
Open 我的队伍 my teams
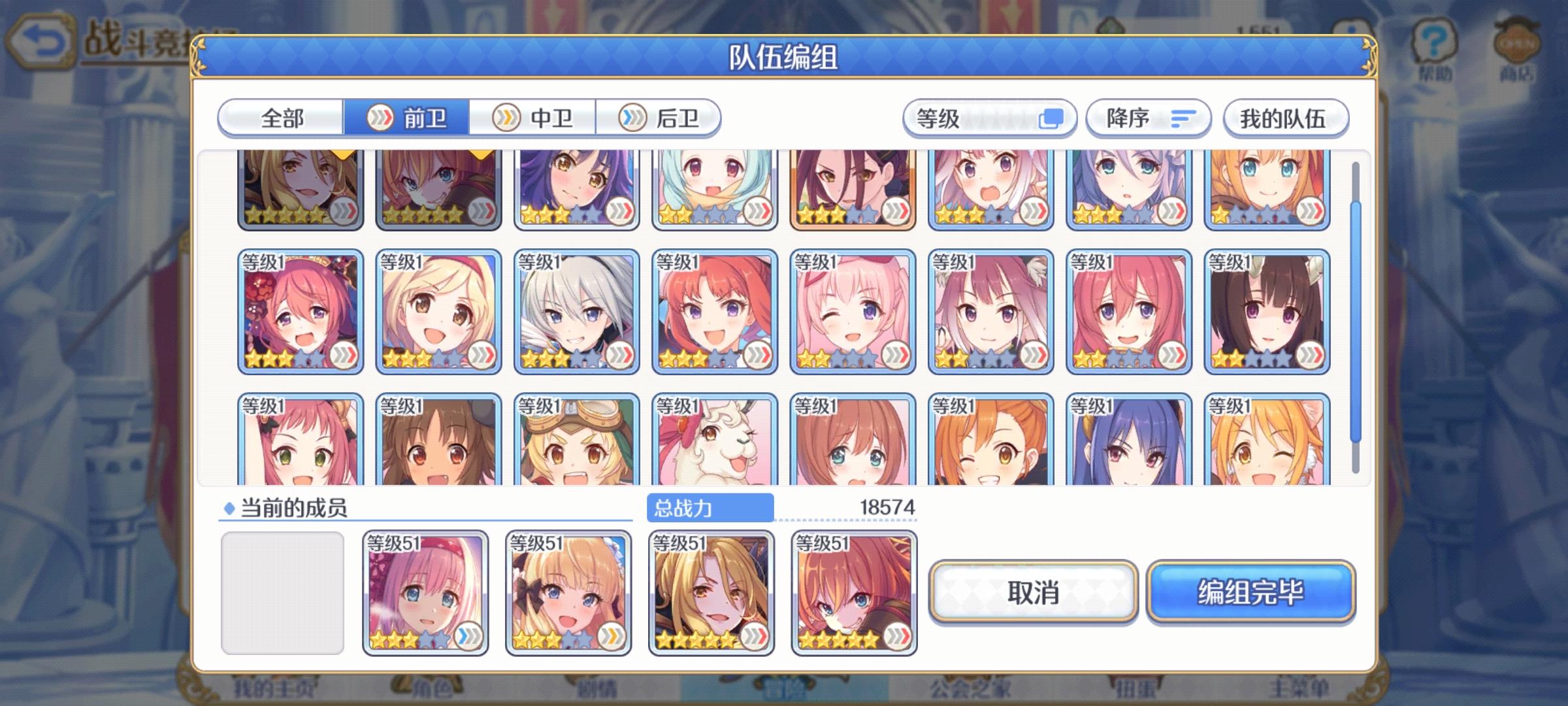[x=1289, y=118]
